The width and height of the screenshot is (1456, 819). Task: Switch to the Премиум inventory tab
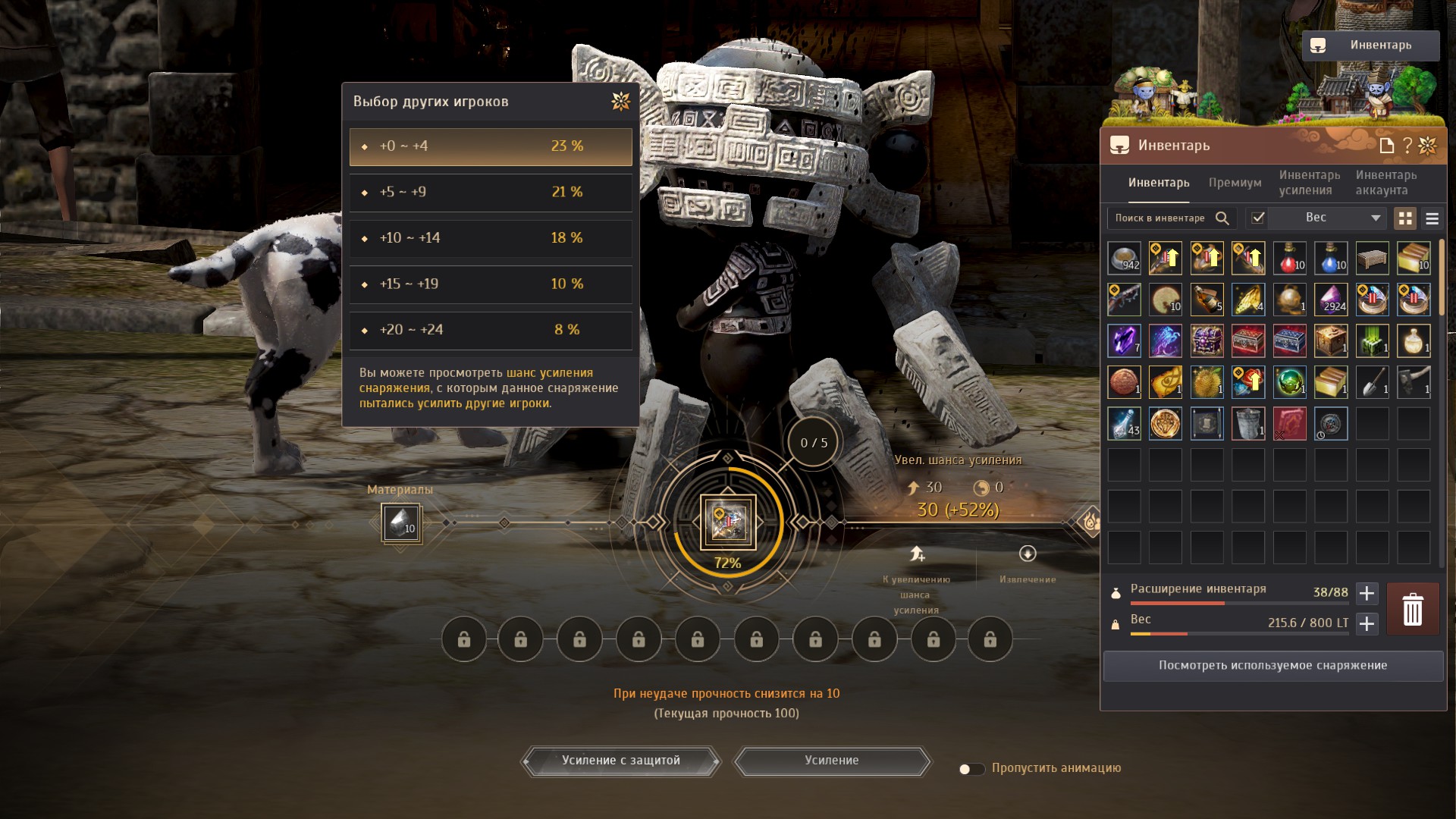click(1235, 183)
